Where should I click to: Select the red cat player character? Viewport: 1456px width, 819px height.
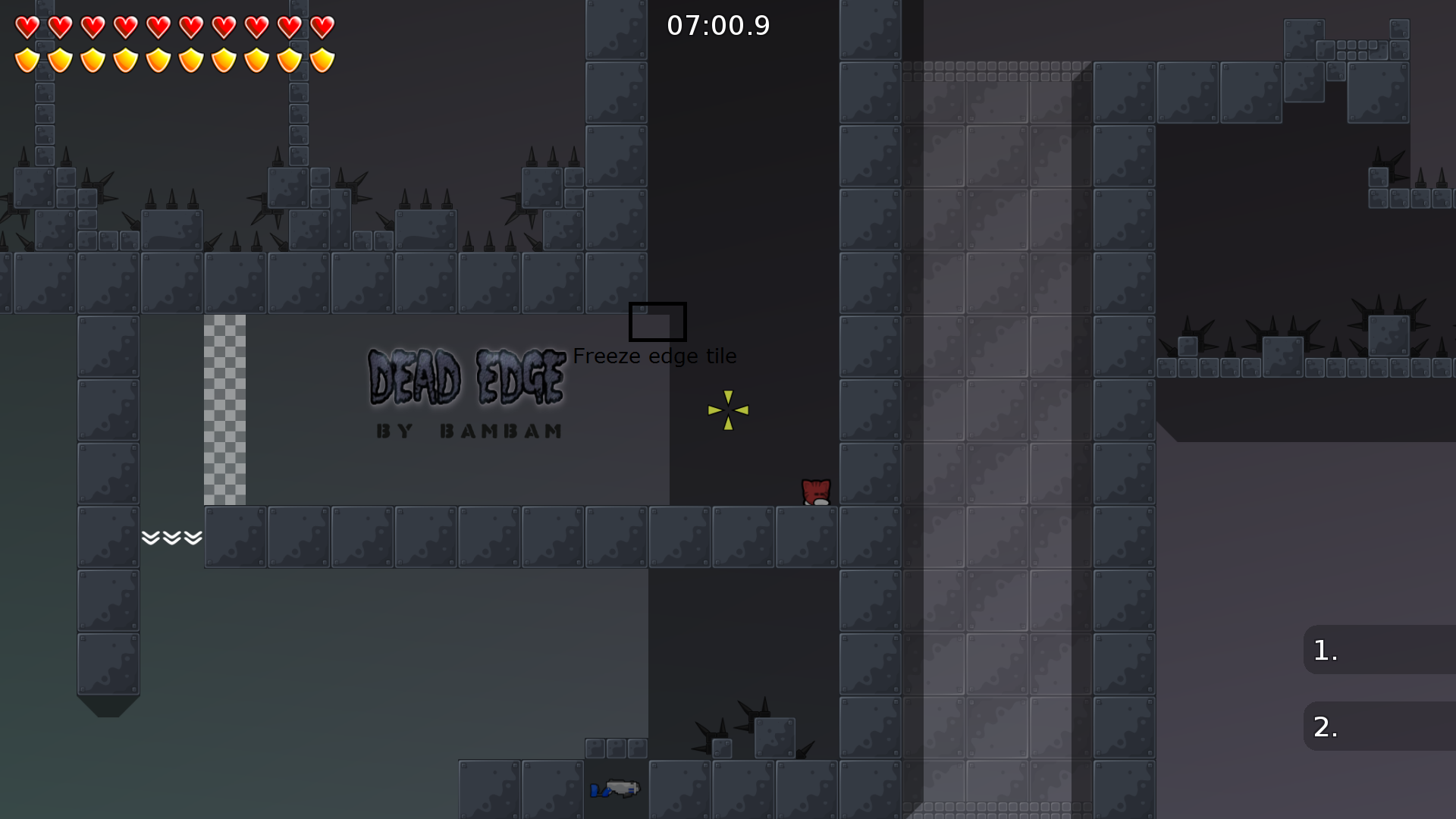pos(814,492)
